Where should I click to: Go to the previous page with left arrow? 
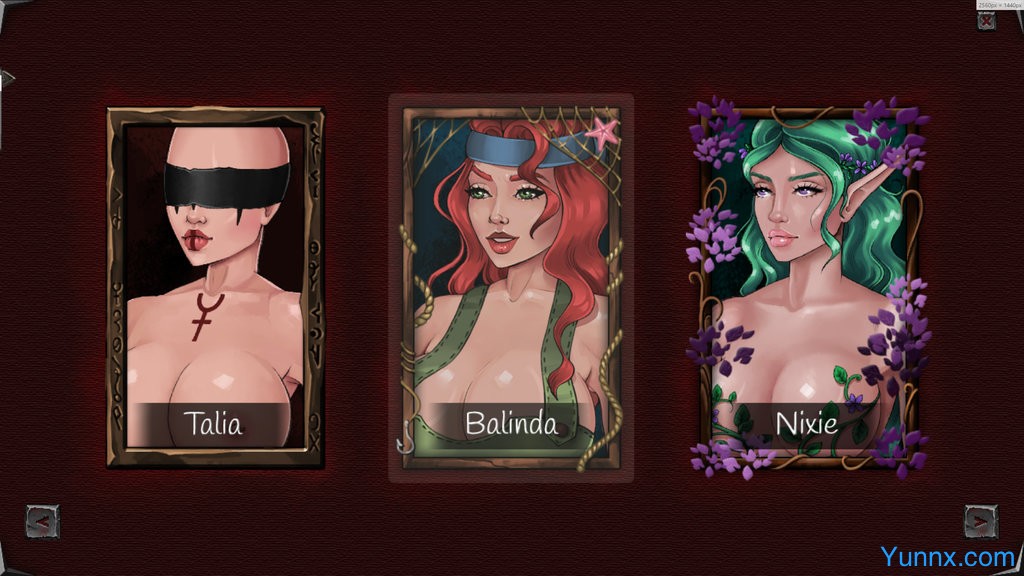point(42,521)
